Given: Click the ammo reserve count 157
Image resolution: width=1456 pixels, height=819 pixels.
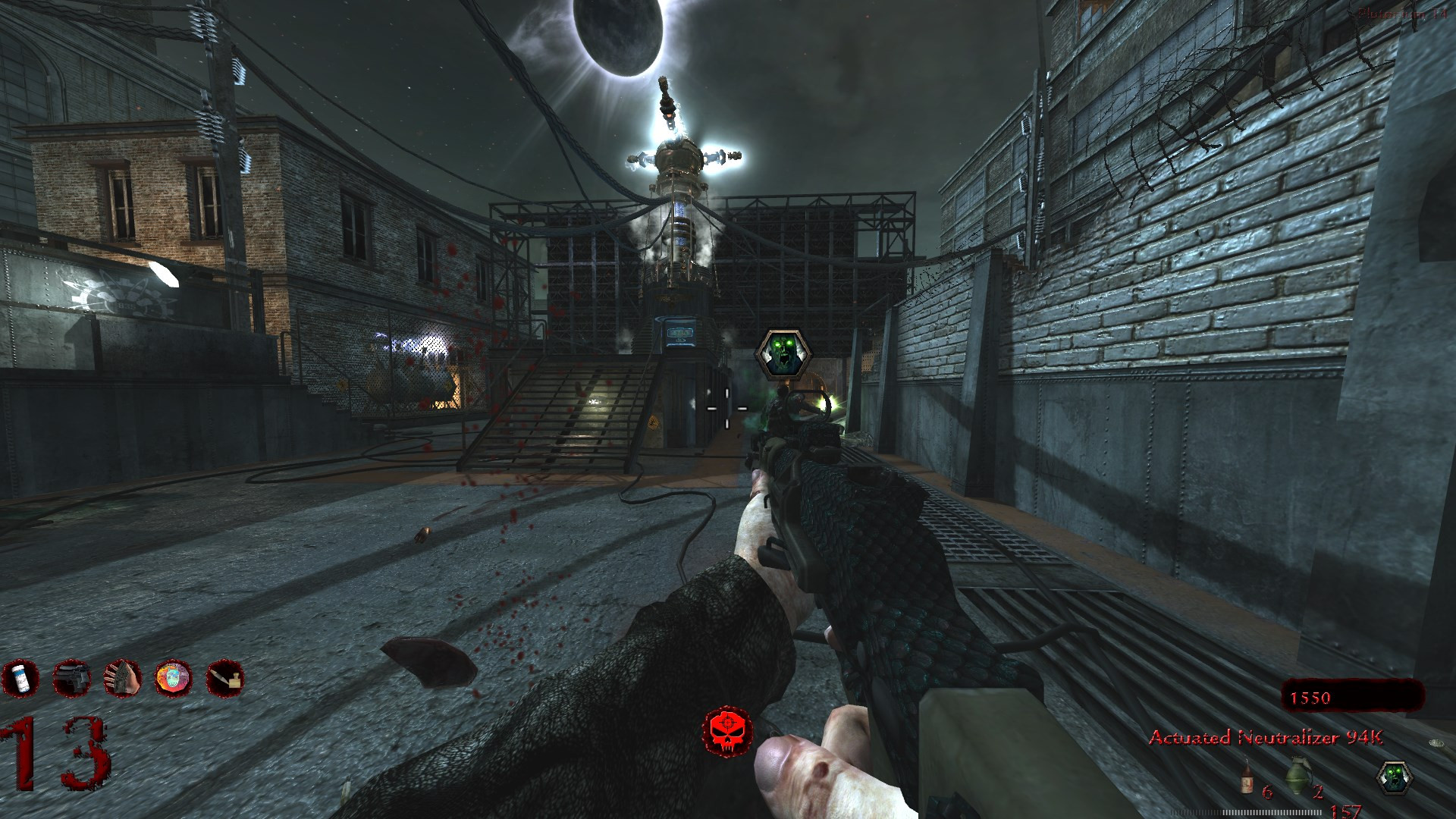Looking at the screenshot, I should tap(1344, 811).
